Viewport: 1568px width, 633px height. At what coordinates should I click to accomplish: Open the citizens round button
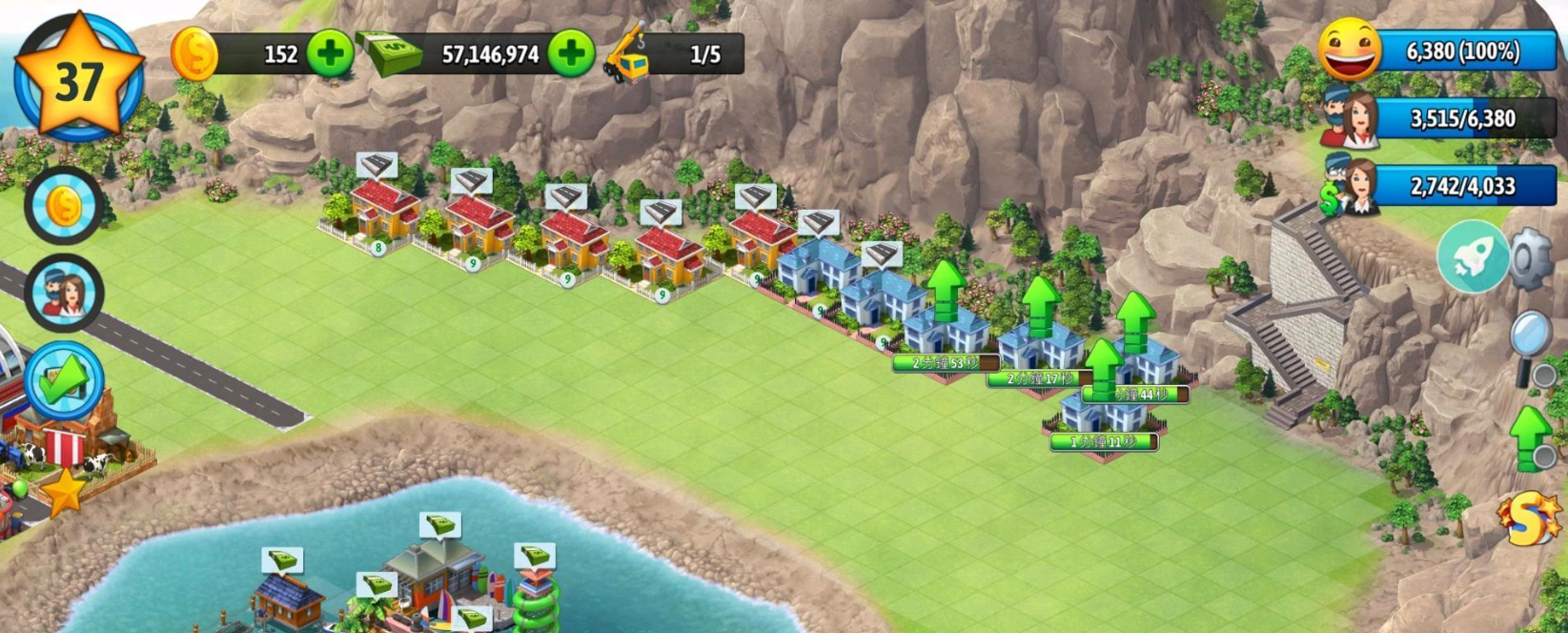click(64, 294)
